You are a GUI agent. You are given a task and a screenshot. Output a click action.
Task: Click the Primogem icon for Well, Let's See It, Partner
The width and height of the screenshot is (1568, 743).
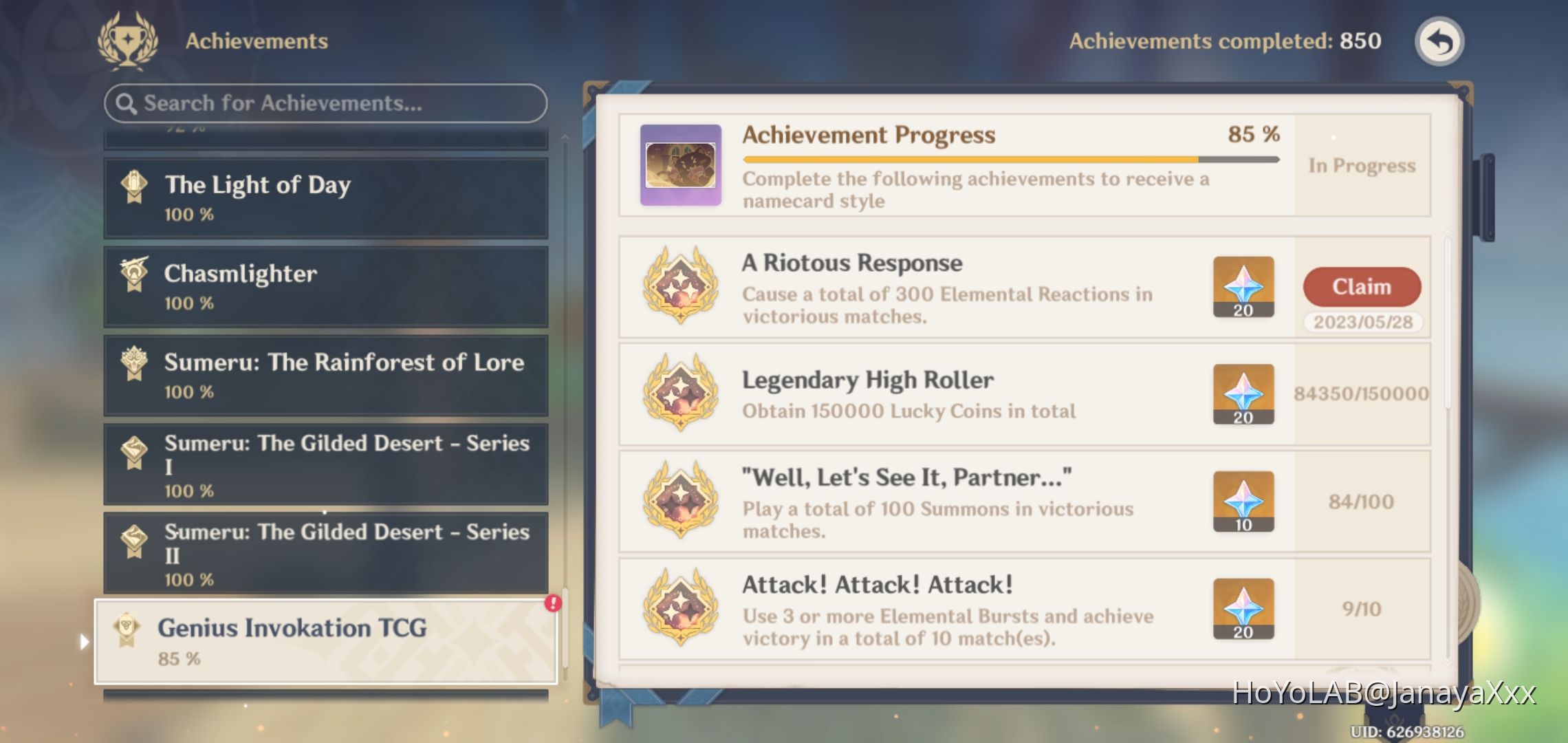tap(1243, 502)
